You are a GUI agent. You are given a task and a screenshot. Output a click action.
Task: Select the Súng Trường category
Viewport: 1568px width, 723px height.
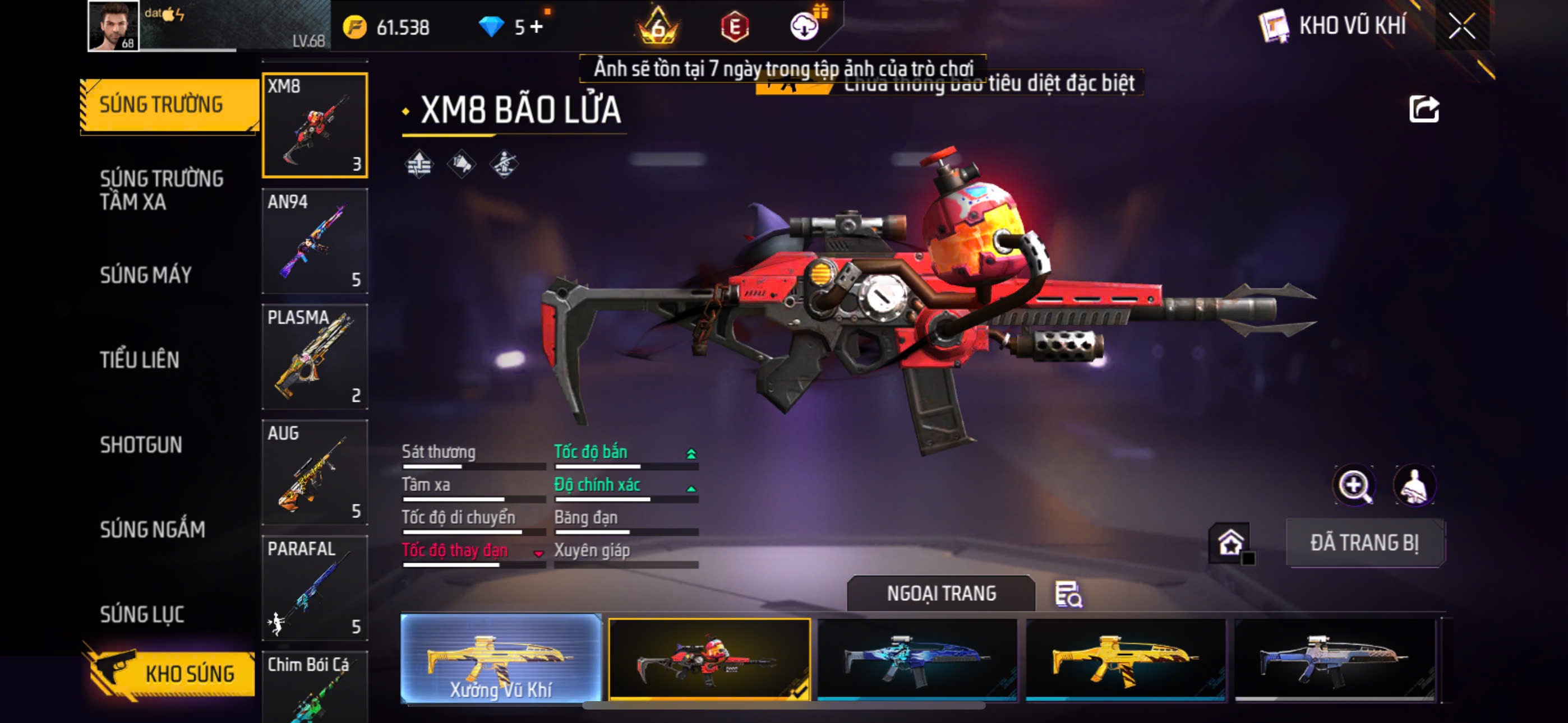[162, 105]
